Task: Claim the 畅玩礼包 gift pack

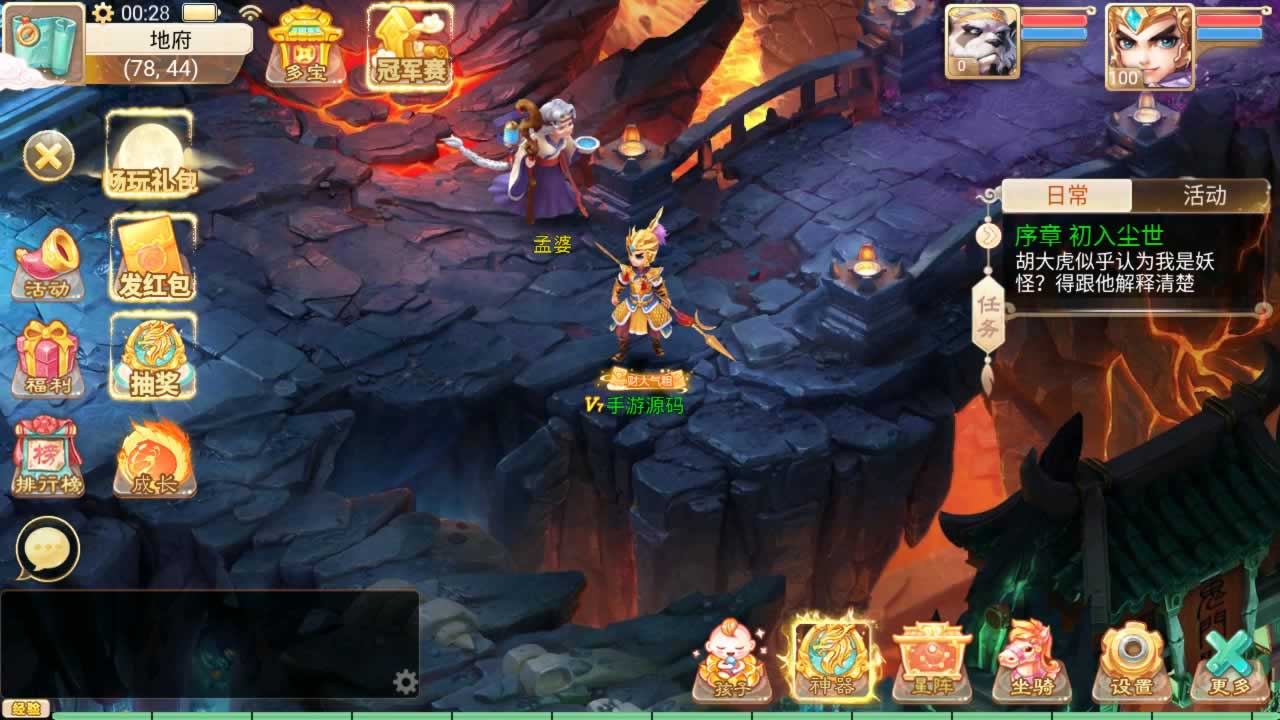Action: point(150,155)
